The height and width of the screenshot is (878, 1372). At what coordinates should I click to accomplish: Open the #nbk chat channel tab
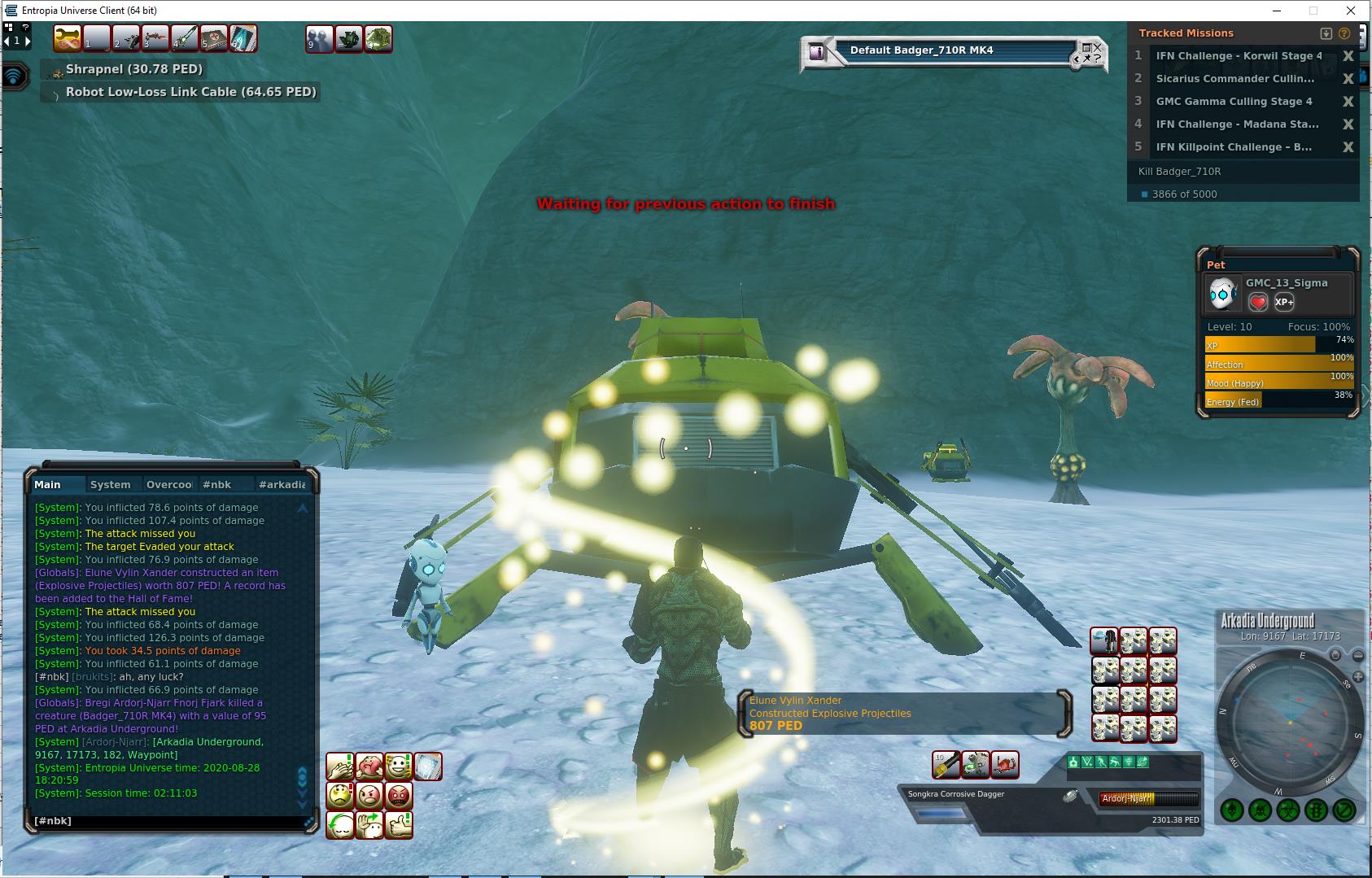(x=216, y=484)
